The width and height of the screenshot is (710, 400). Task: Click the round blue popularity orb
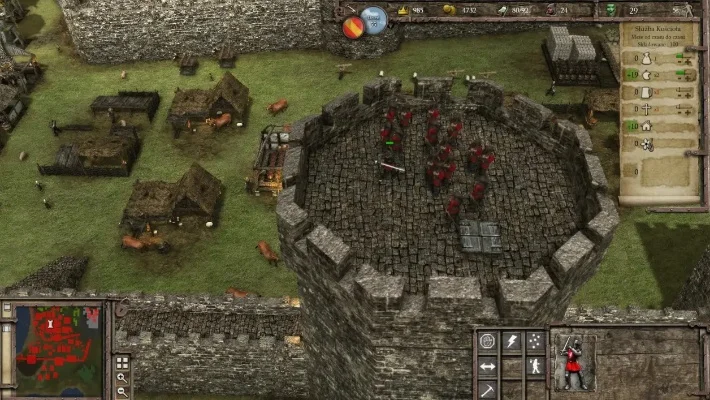[x=374, y=19]
